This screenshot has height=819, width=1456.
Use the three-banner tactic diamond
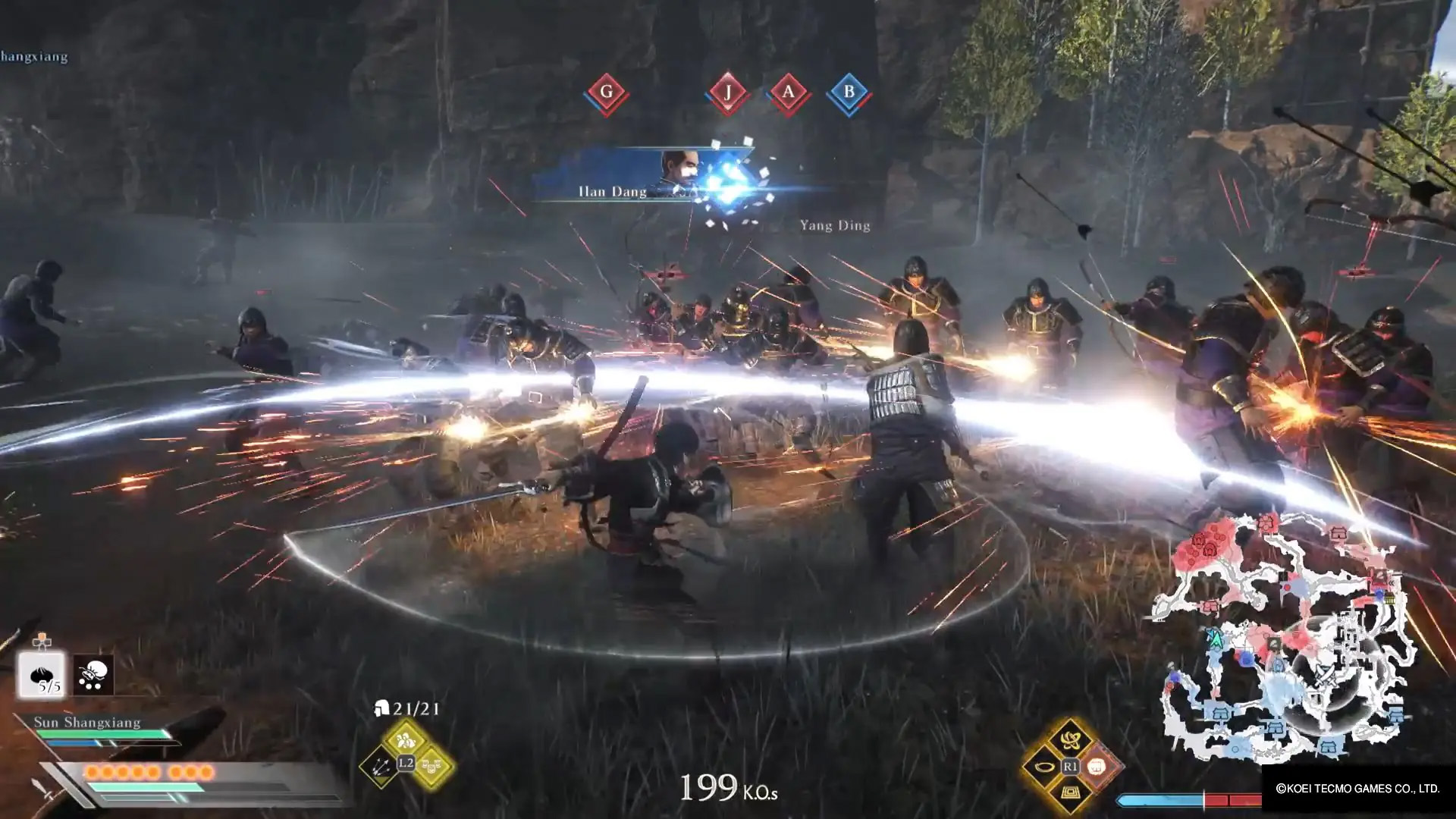(431, 767)
